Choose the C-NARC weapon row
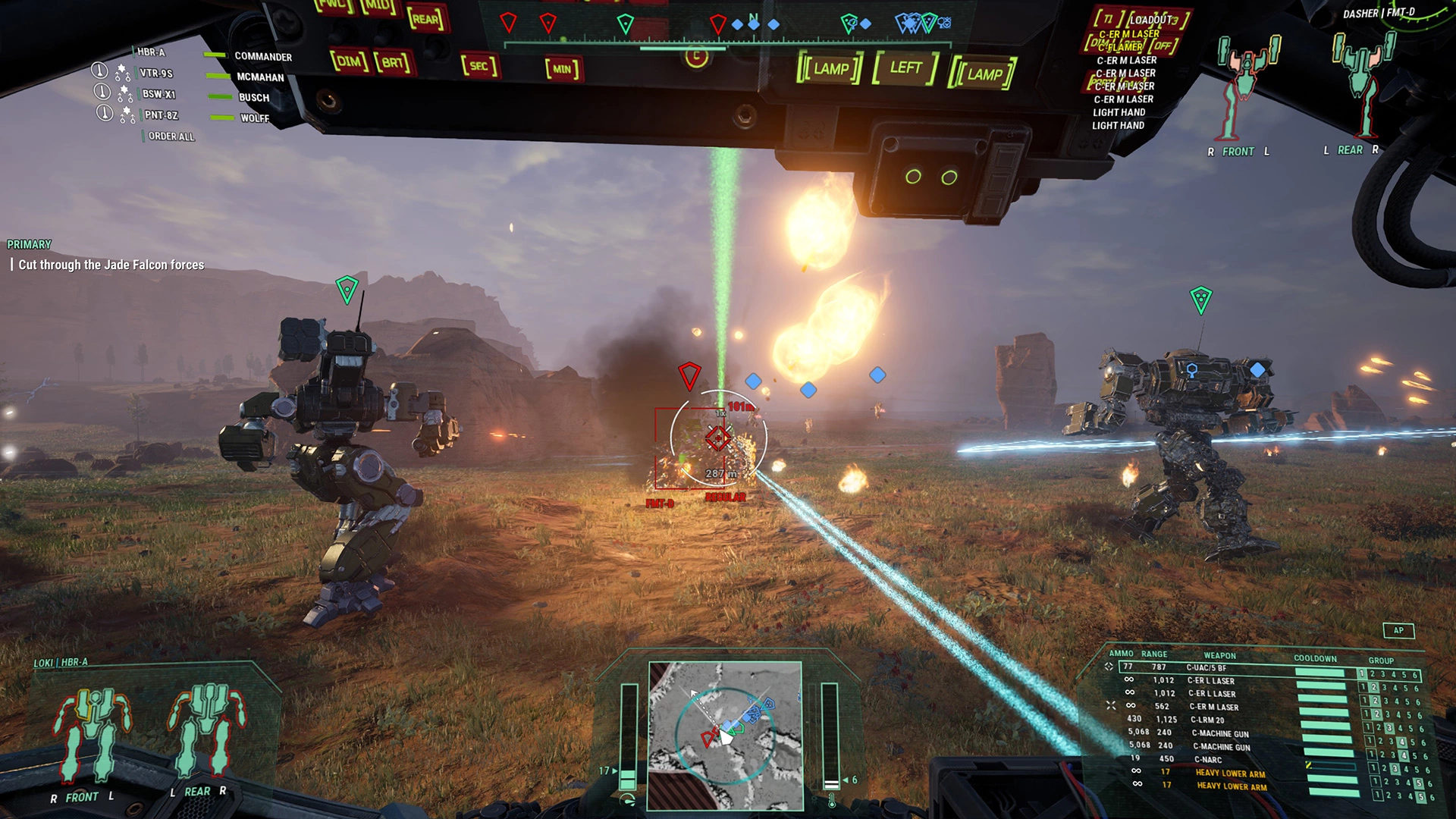Image resolution: width=1456 pixels, height=819 pixels. point(1208,759)
